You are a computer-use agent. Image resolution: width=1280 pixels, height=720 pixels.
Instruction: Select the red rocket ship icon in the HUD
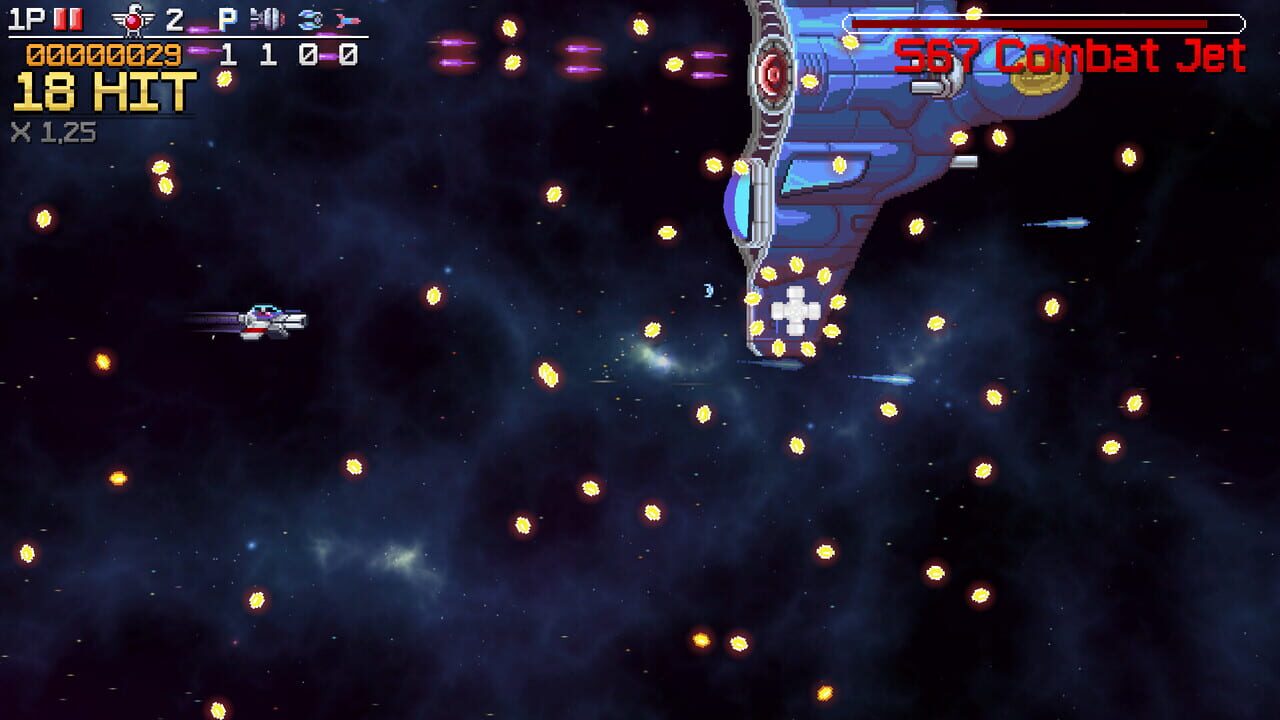coord(347,18)
